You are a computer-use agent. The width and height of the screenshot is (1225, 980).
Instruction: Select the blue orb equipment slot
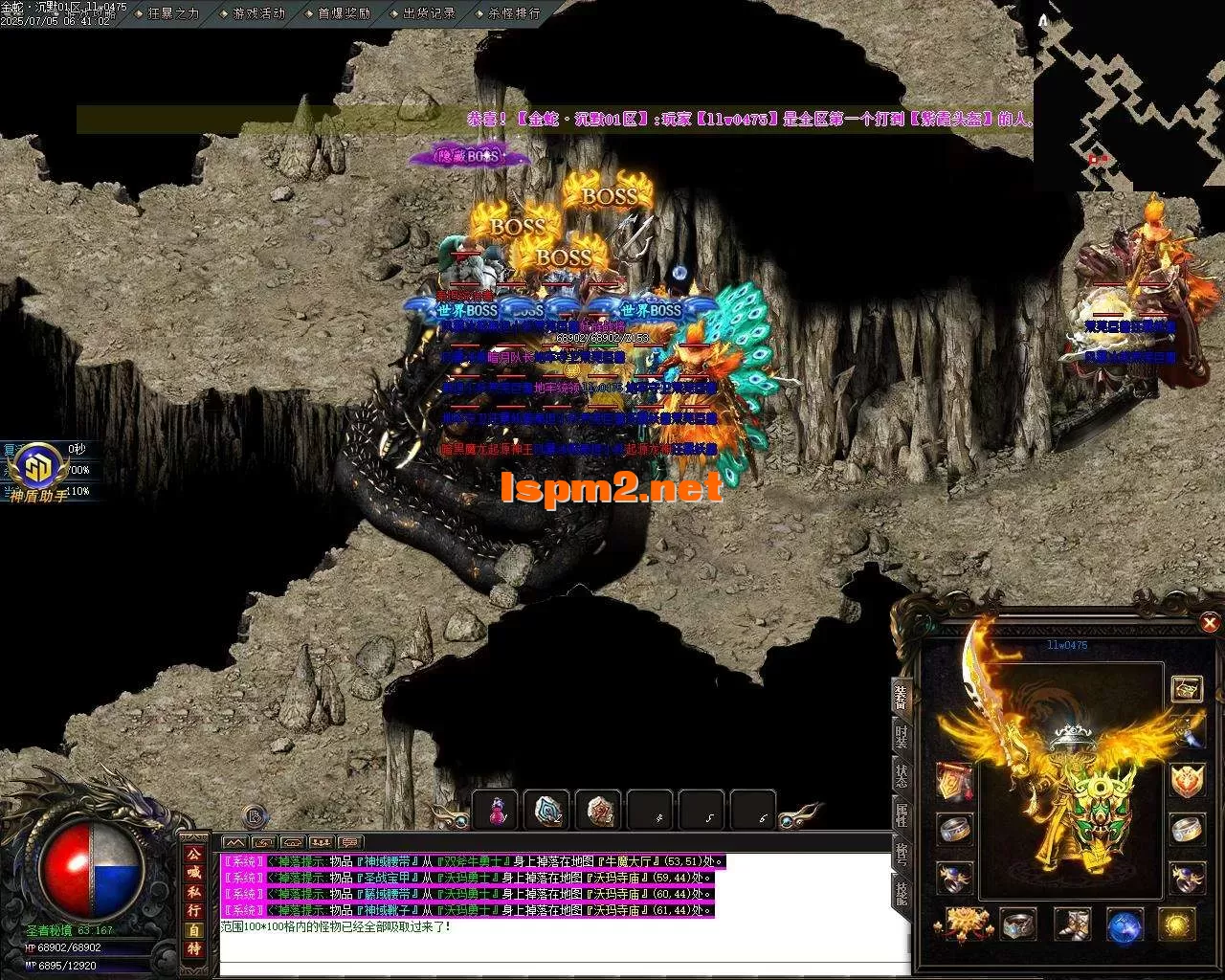tap(1125, 924)
